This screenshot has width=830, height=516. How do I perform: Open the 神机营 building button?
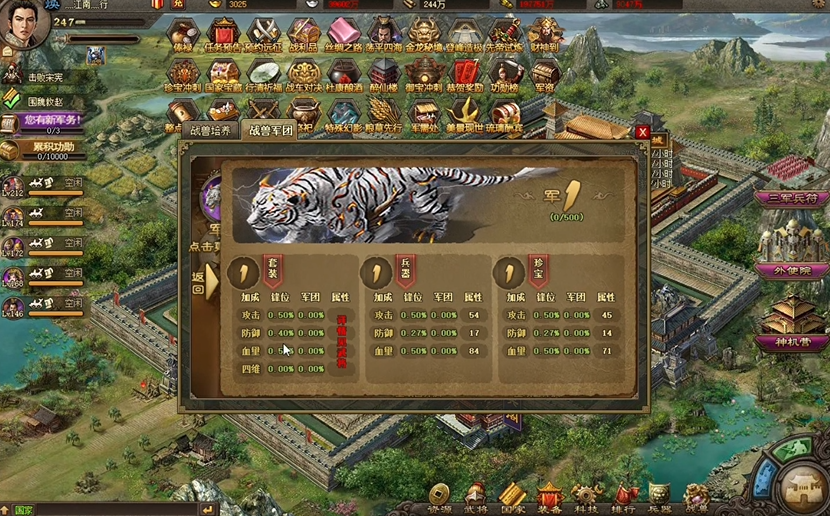(x=792, y=342)
